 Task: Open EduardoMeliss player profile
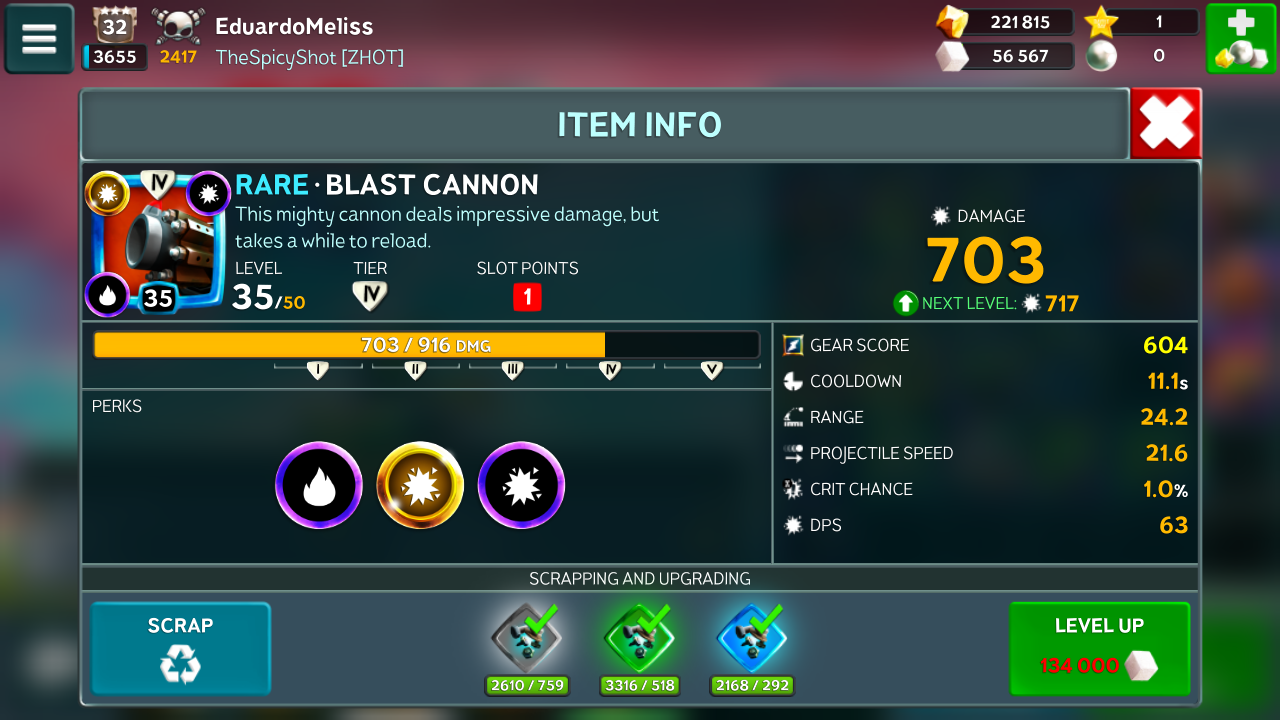[x=294, y=27]
